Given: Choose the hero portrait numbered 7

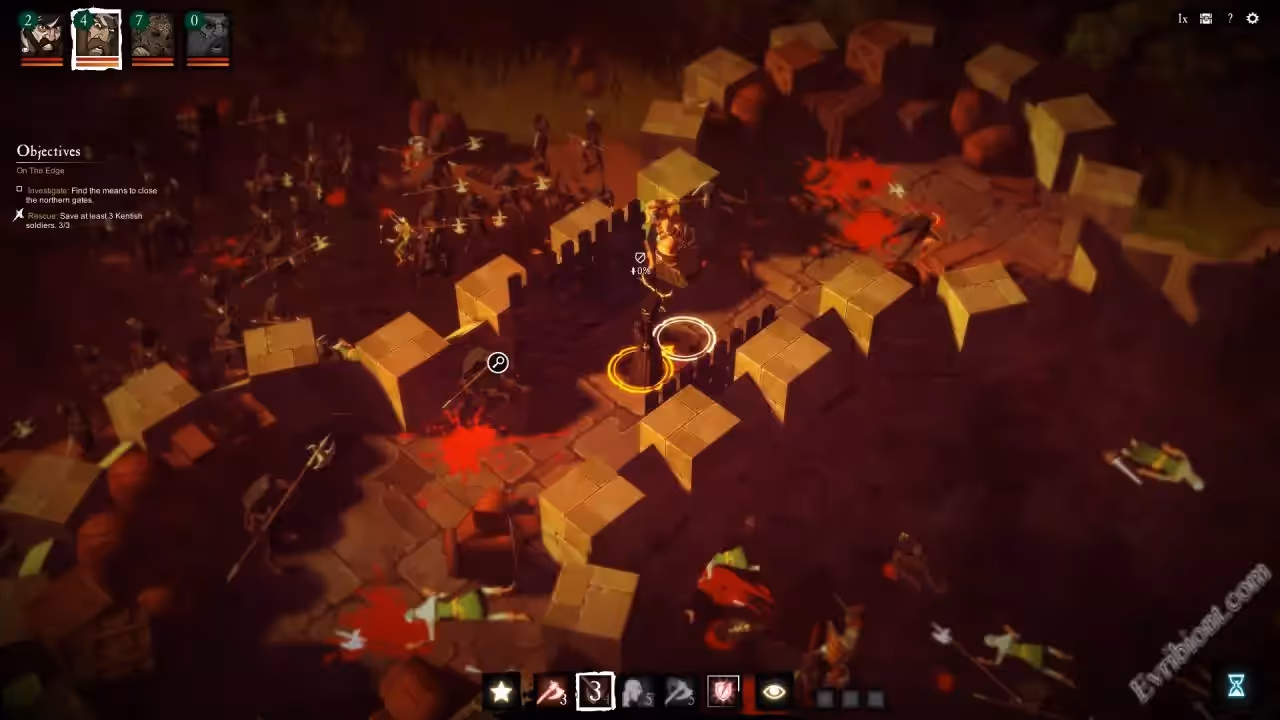Looking at the screenshot, I should (x=152, y=38).
